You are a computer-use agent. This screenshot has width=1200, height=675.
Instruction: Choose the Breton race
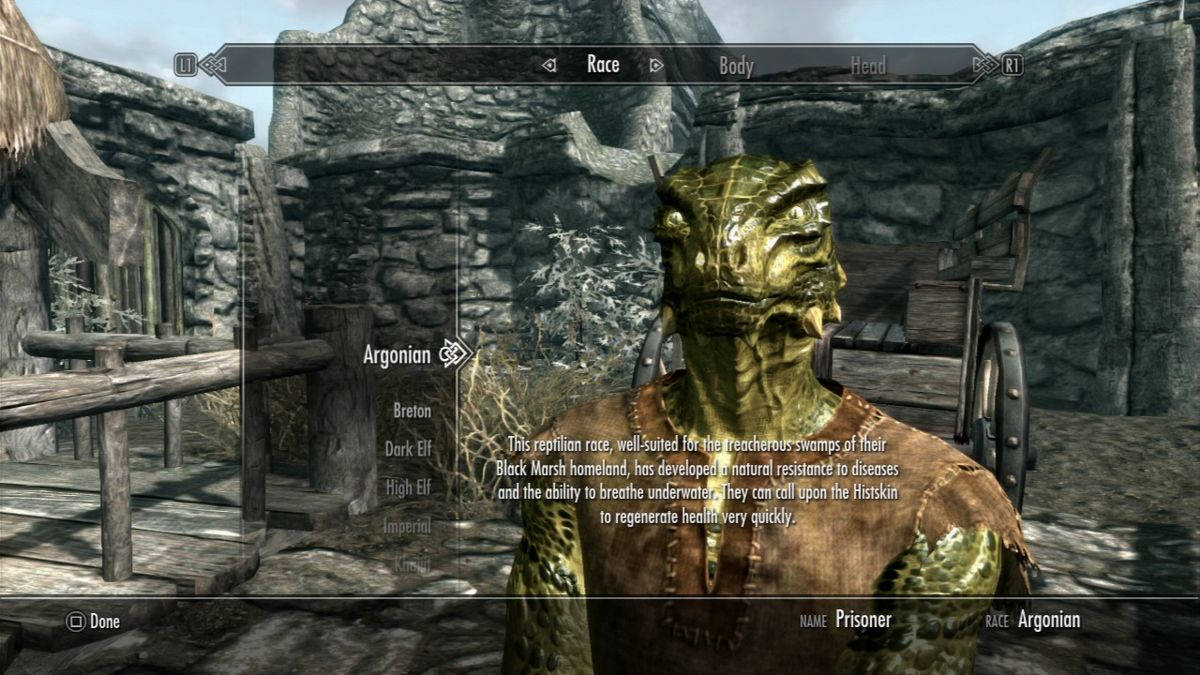pos(411,410)
